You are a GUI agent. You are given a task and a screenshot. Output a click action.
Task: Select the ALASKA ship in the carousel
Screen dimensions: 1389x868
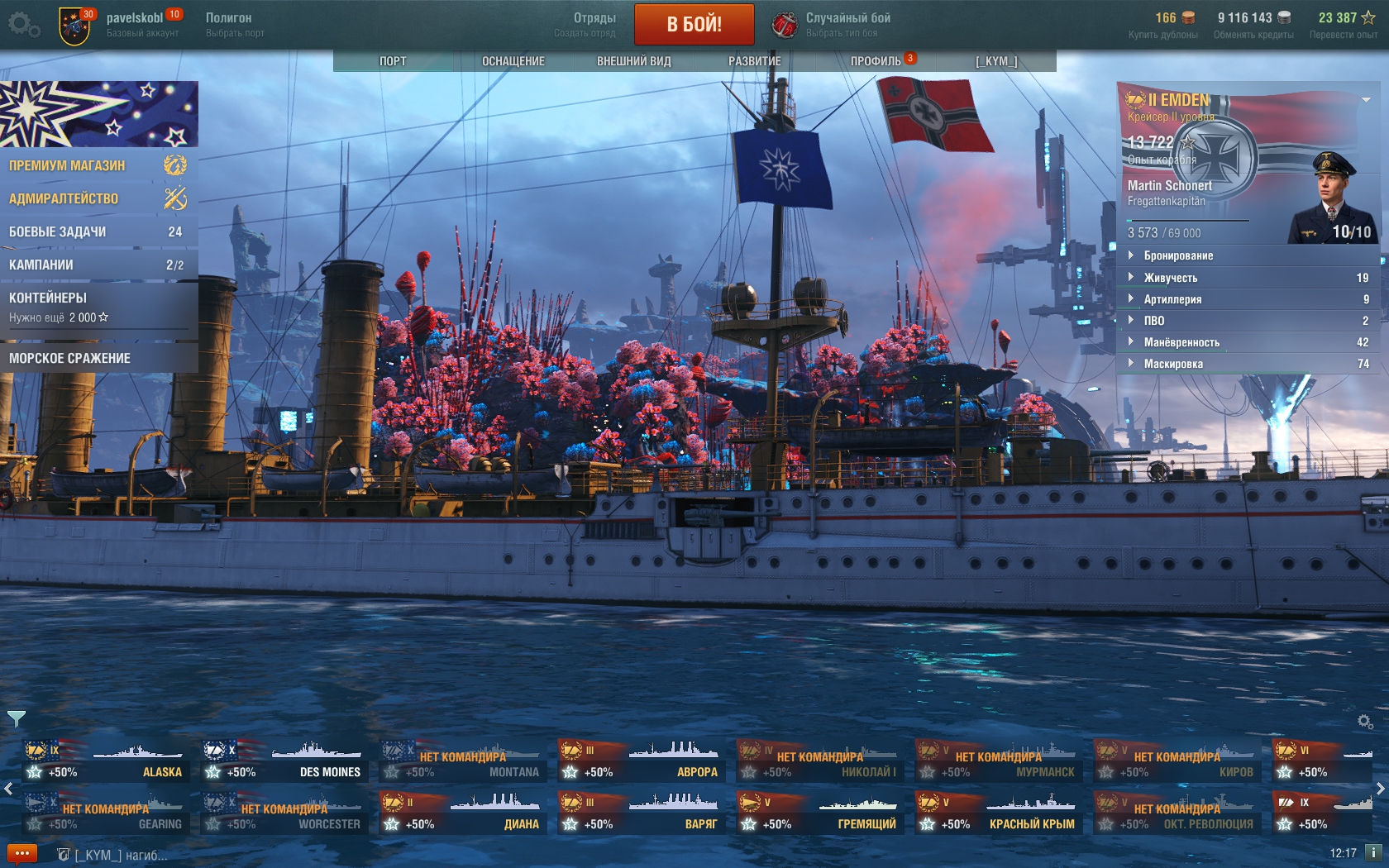click(105, 762)
